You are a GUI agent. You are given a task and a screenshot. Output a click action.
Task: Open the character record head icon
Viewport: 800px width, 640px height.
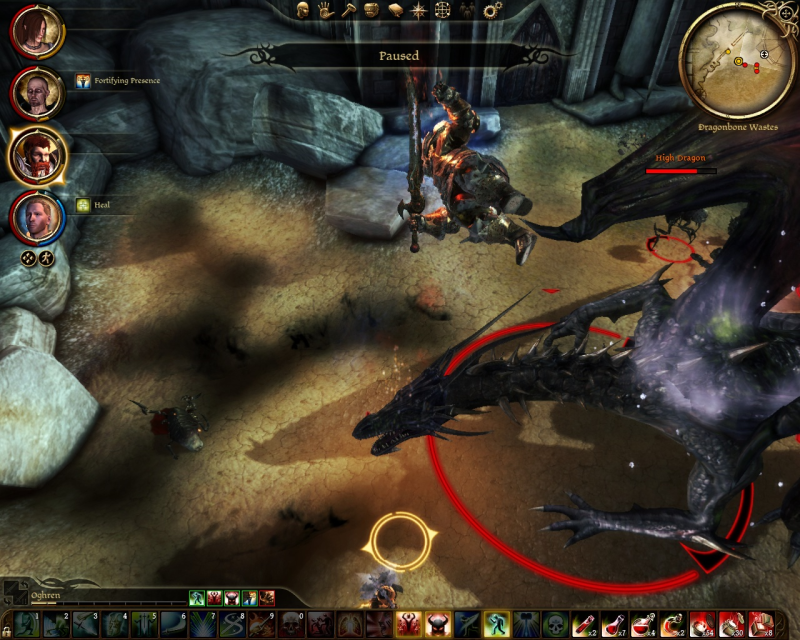[x=303, y=10]
